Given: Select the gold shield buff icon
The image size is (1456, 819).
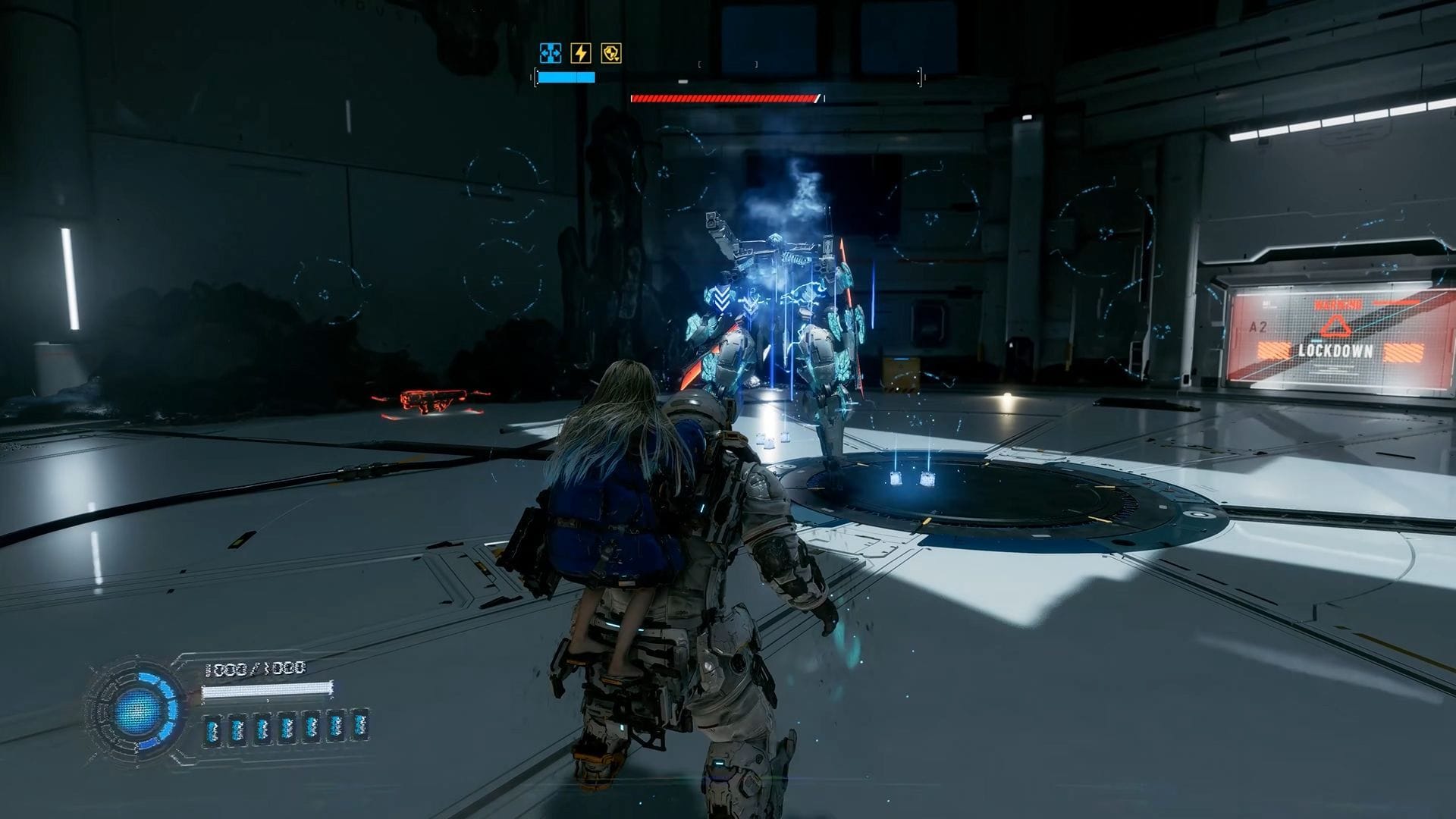Looking at the screenshot, I should coord(613,52).
